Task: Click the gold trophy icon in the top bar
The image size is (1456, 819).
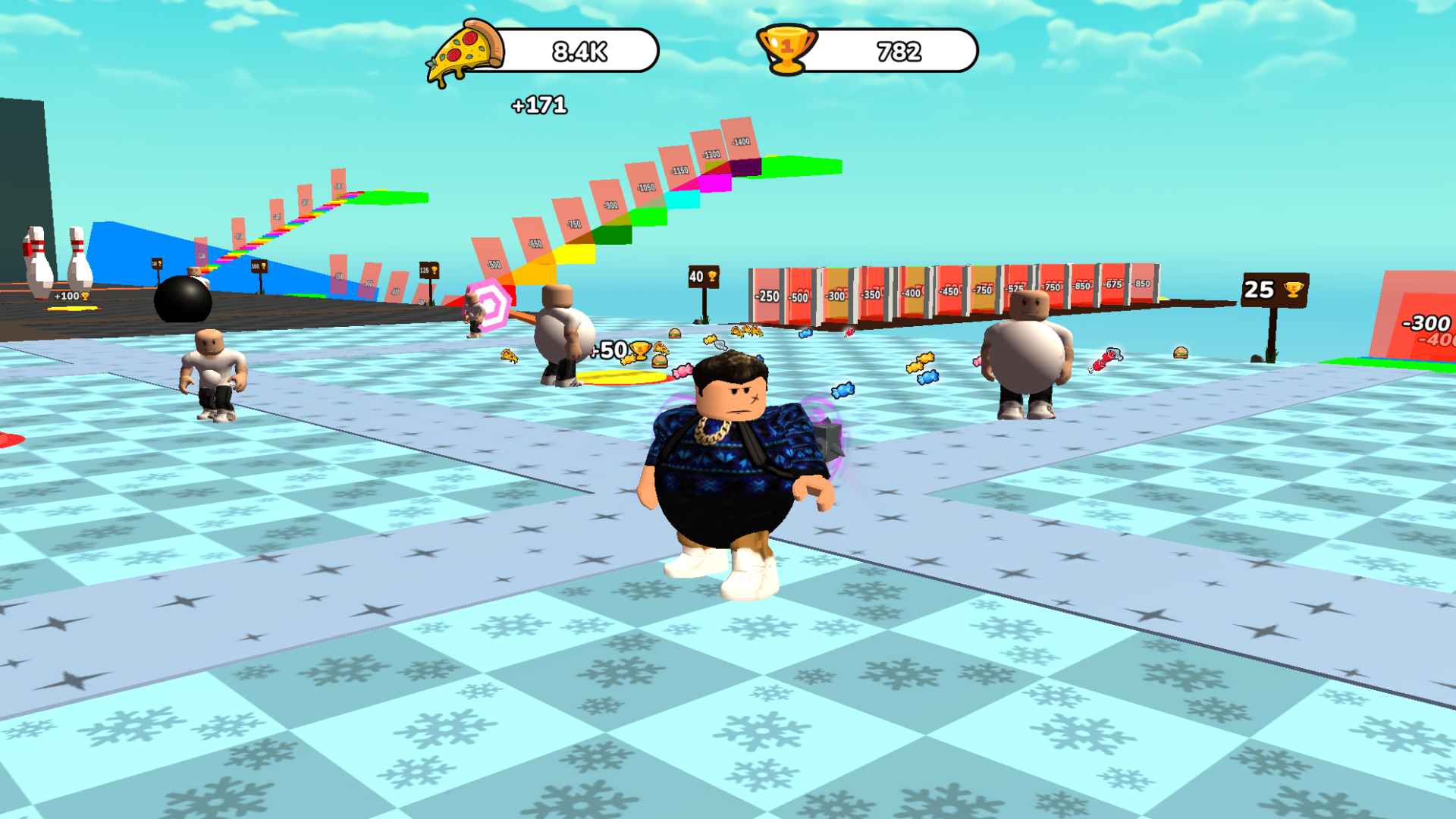Action: click(x=786, y=50)
